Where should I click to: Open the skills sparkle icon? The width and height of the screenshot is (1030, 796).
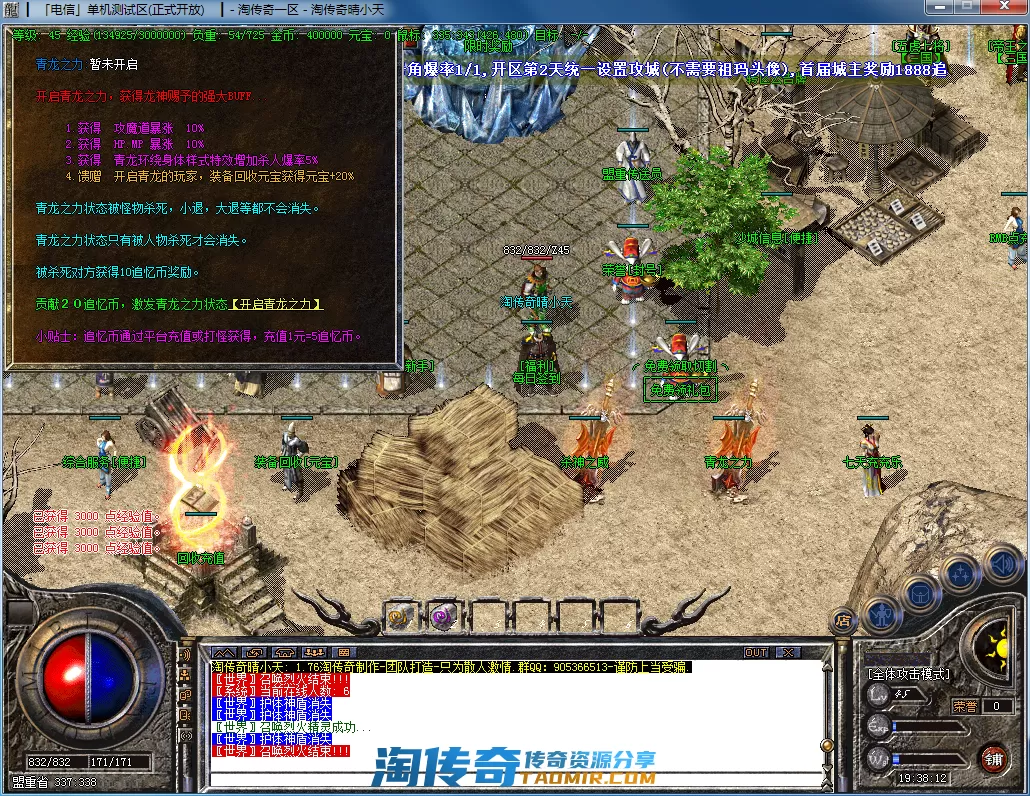click(x=960, y=574)
